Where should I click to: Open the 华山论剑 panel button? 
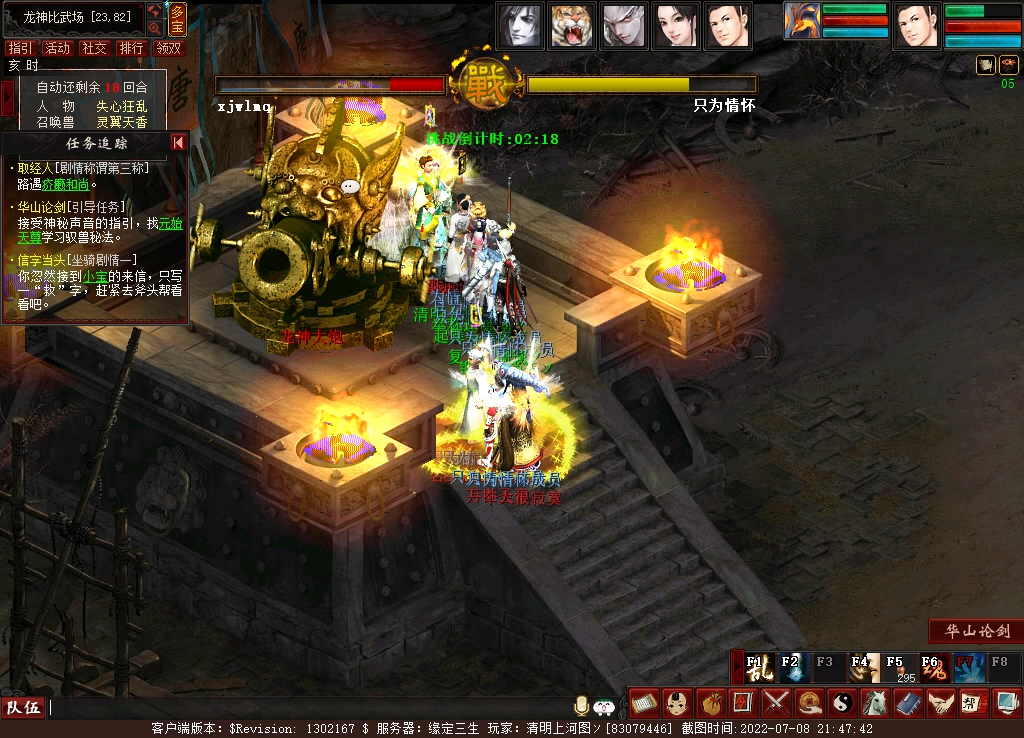[x=977, y=631]
